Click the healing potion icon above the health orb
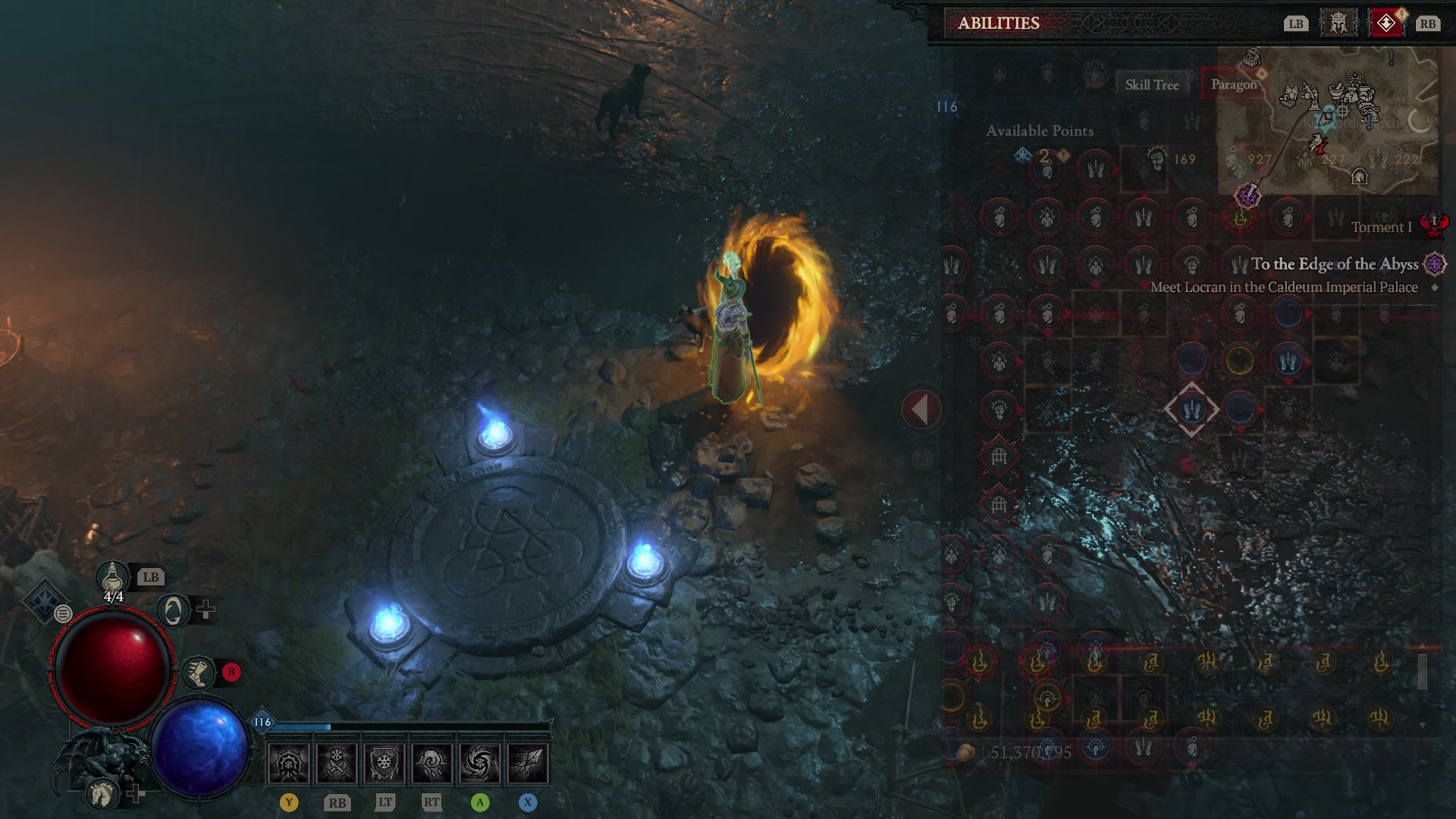Screen dimensions: 1456x819 point(112,578)
